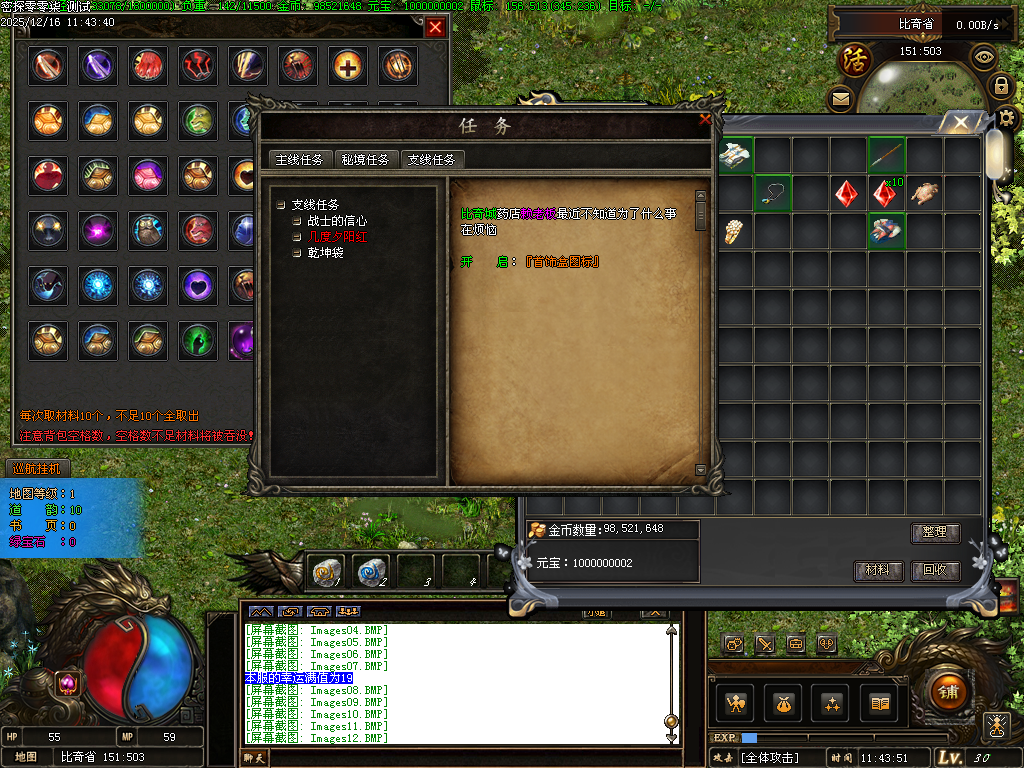Screen dimensions: 1024x768
Task: Click the red 几度夕阳红 quest entry
Action: tap(337, 237)
